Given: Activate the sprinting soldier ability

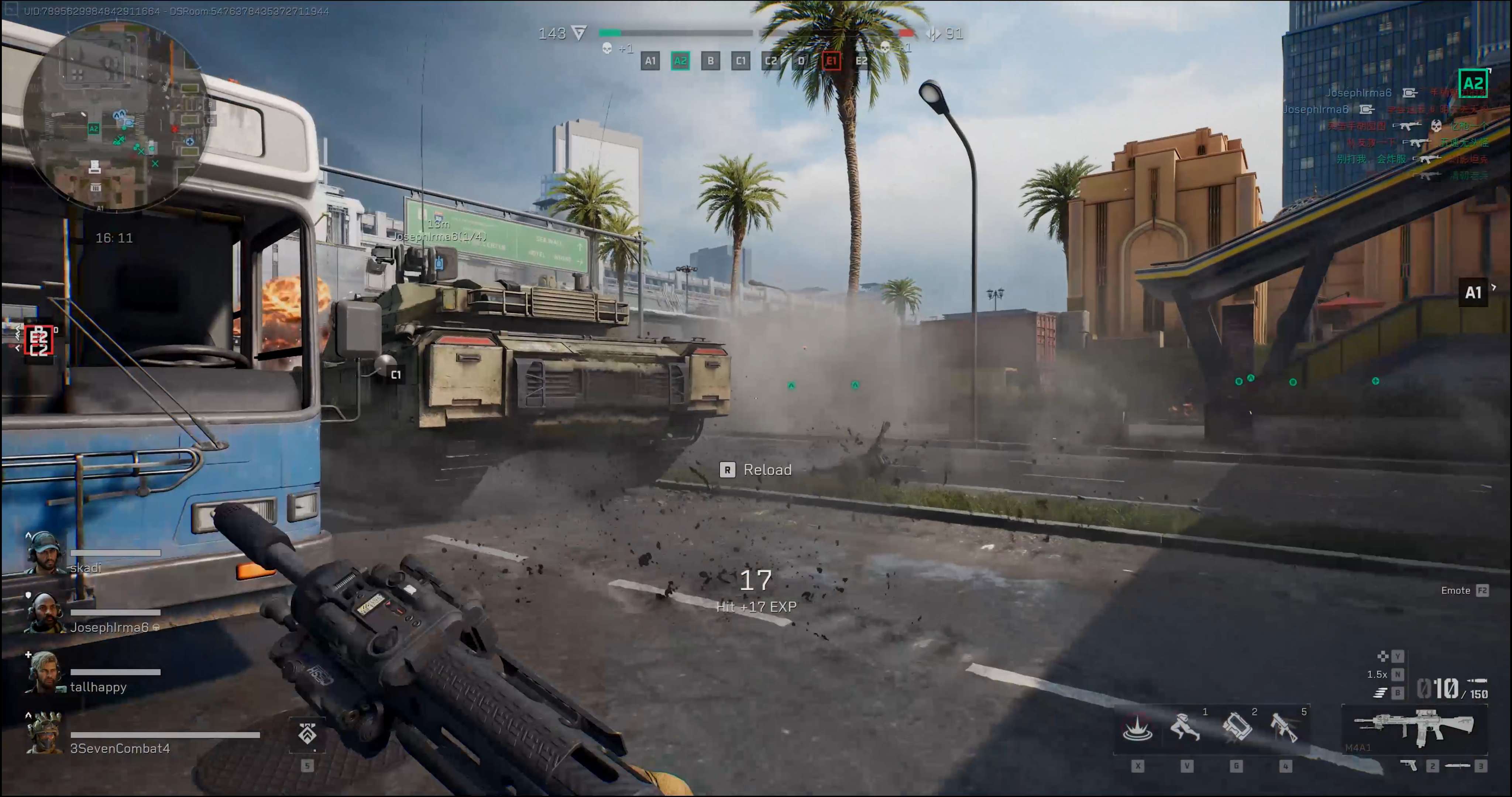Looking at the screenshot, I should pos(1186,728).
